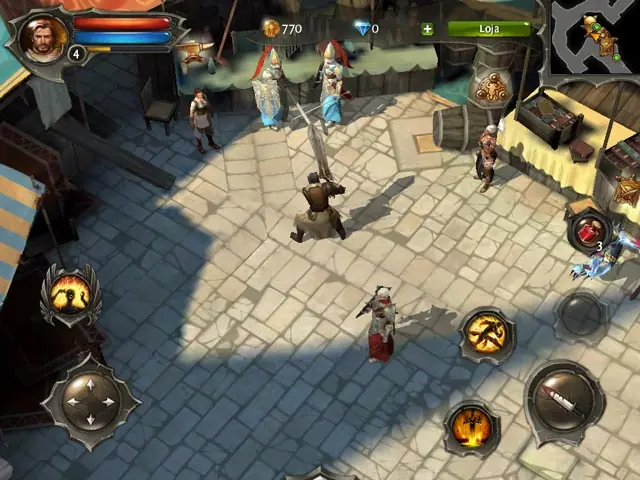This screenshot has height=480, width=640.
Task: Activate the whirlwind warrior skill
Action: (x=488, y=334)
